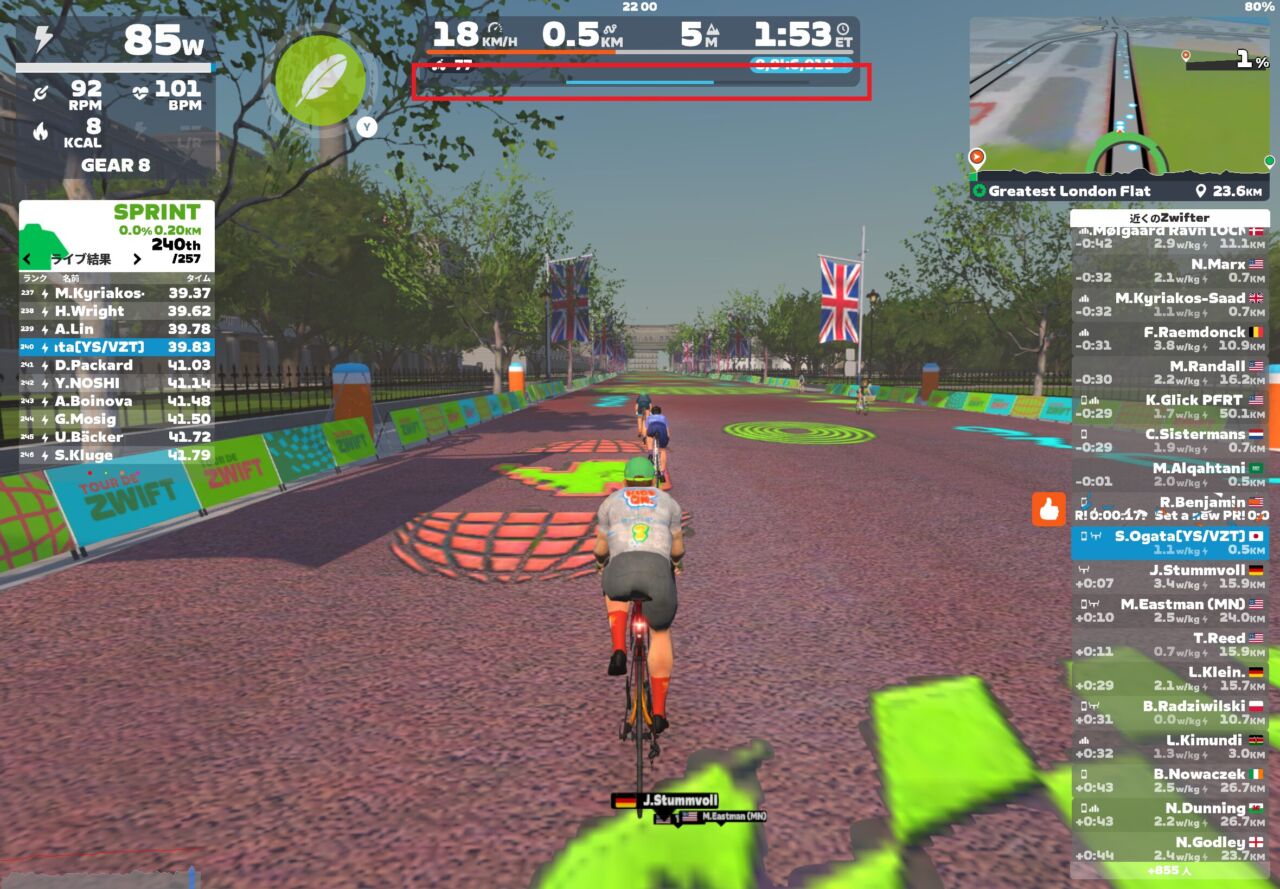1280x889 pixels.
Task: Click the Greatest London Flat route label
Action: point(1069,191)
